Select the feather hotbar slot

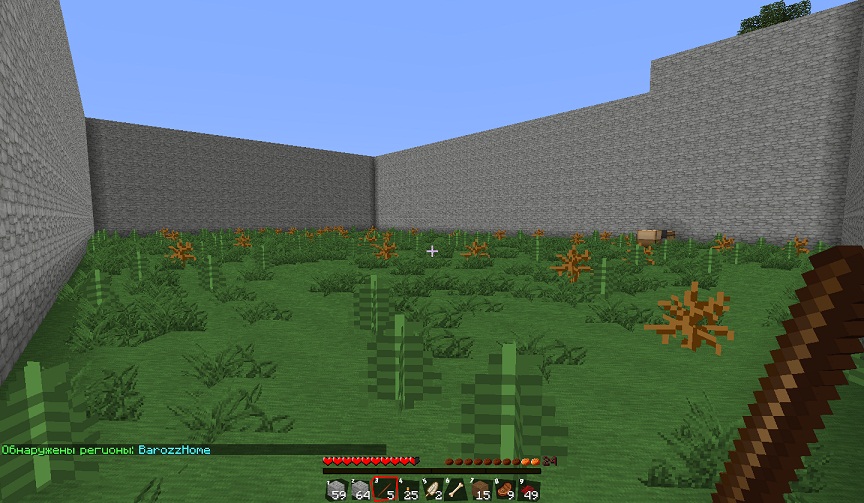point(432,490)
